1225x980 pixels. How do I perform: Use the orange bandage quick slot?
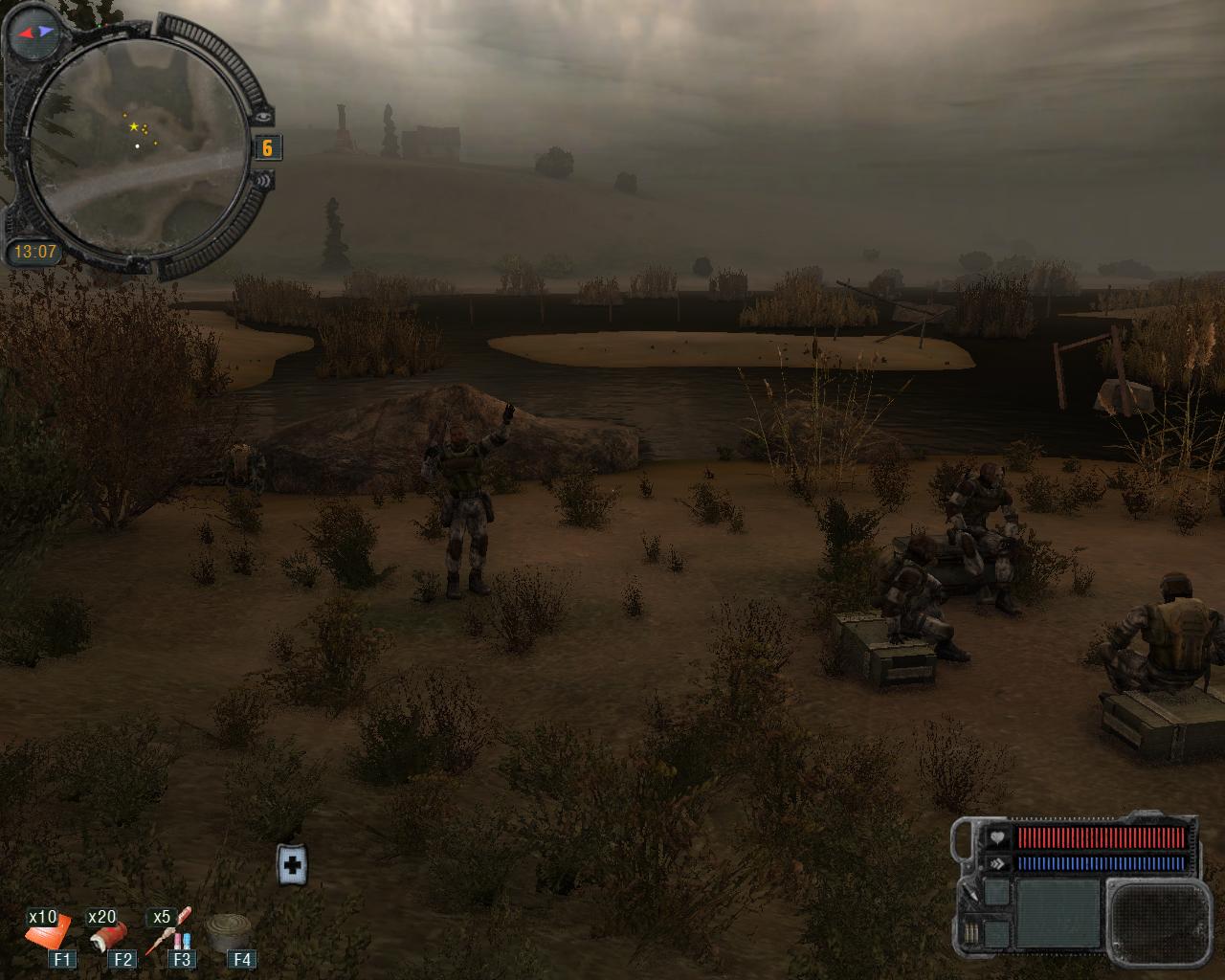click(49, 931)
